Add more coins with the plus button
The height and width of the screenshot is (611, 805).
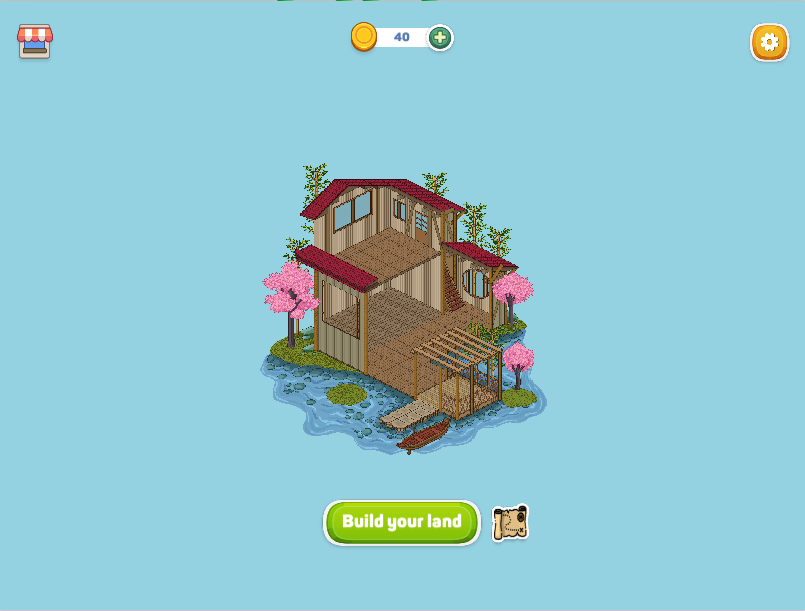click(x=440, y=38)
